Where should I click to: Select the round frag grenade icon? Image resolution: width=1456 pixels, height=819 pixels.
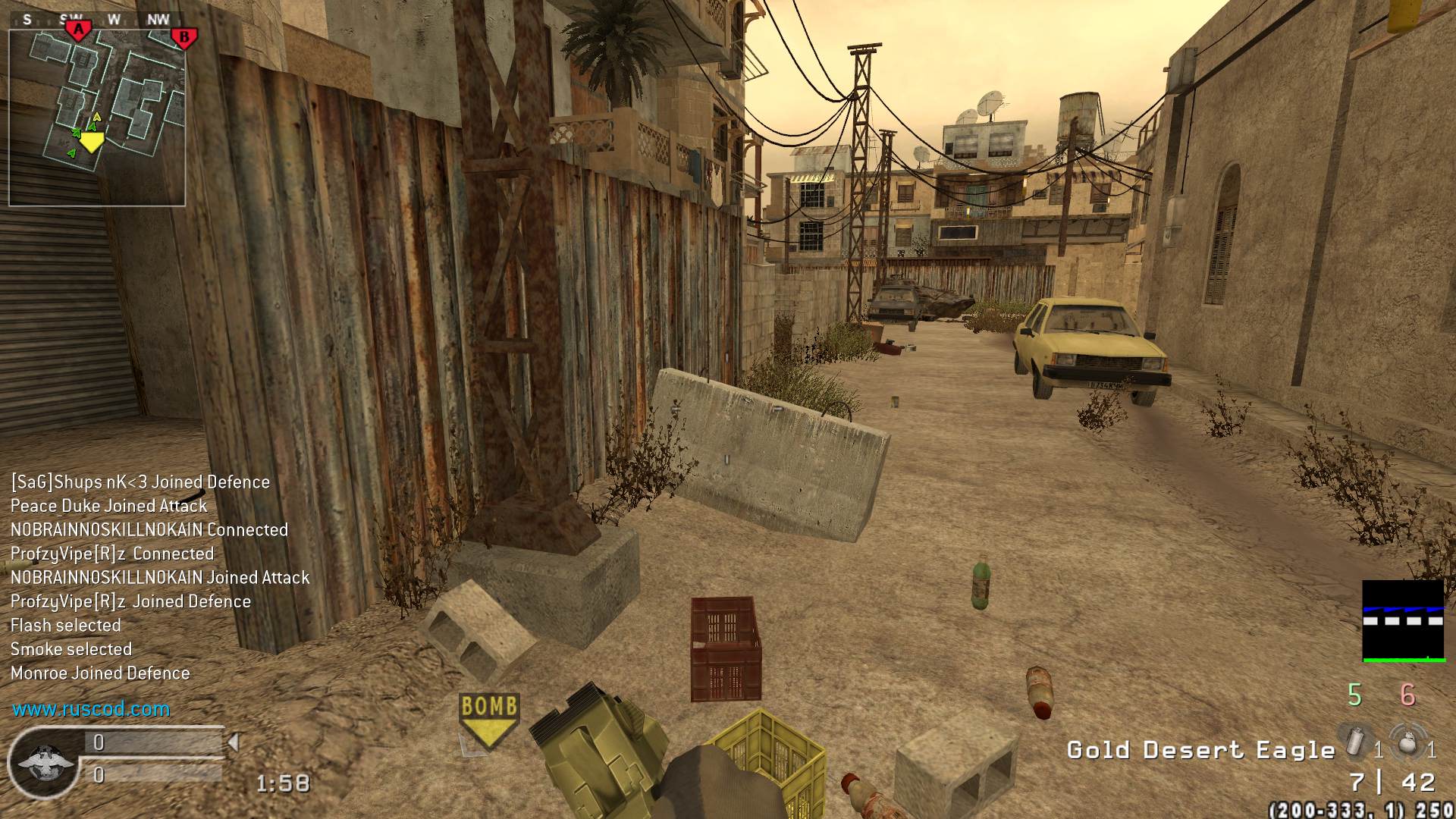[x=1408, y=742]
